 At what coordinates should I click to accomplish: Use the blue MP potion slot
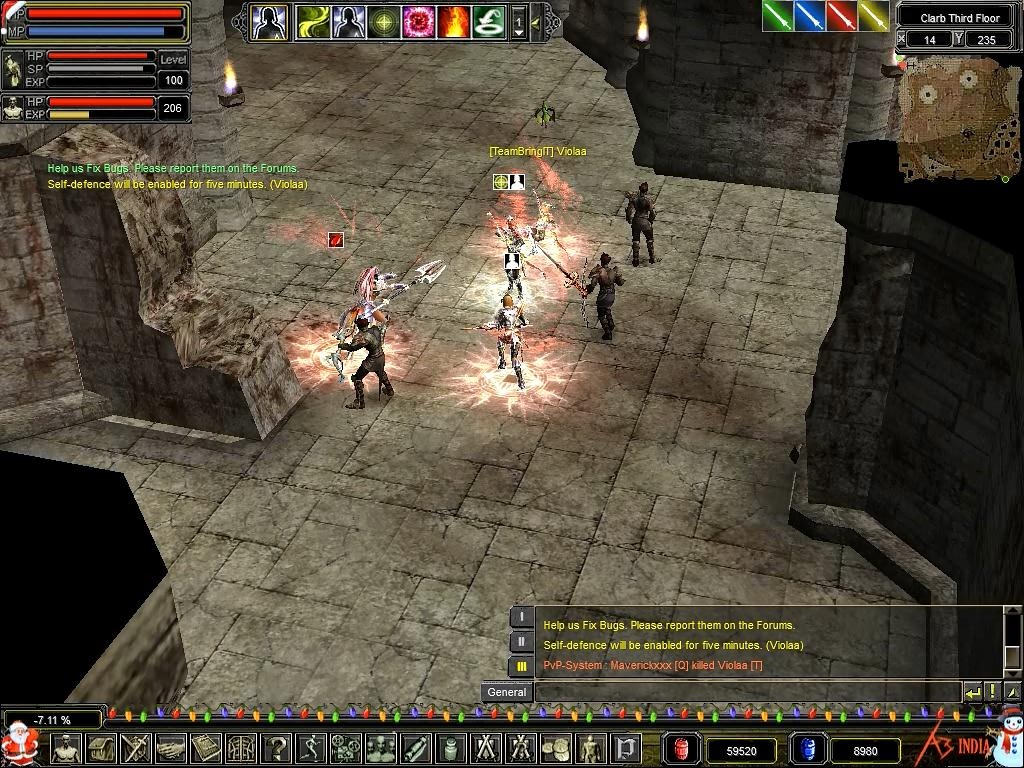[806, 748]
